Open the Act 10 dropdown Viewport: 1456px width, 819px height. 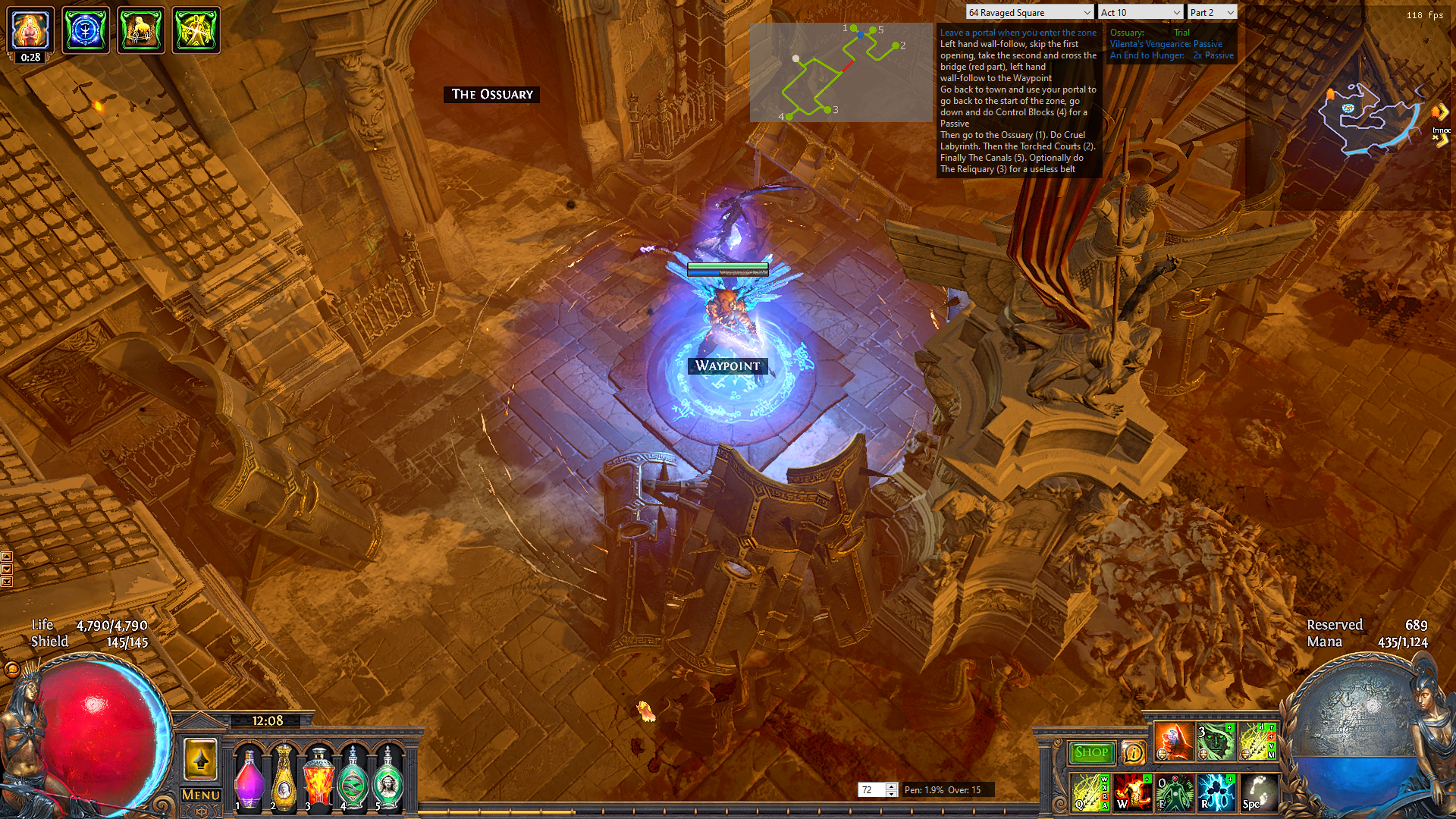click(x=1140, y=12)
